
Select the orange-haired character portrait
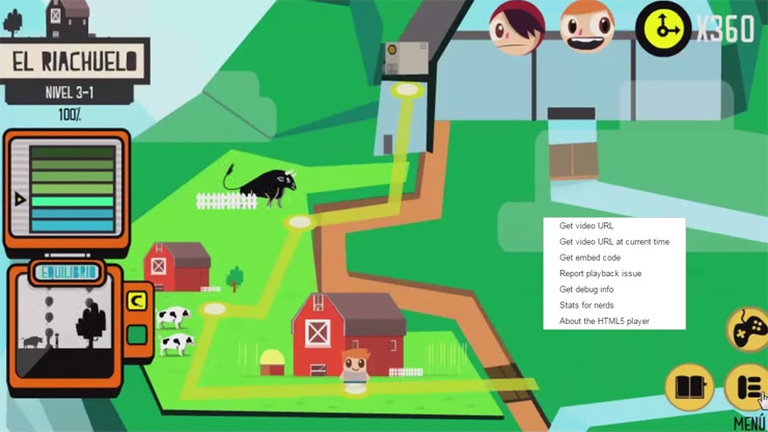point(587,25)
